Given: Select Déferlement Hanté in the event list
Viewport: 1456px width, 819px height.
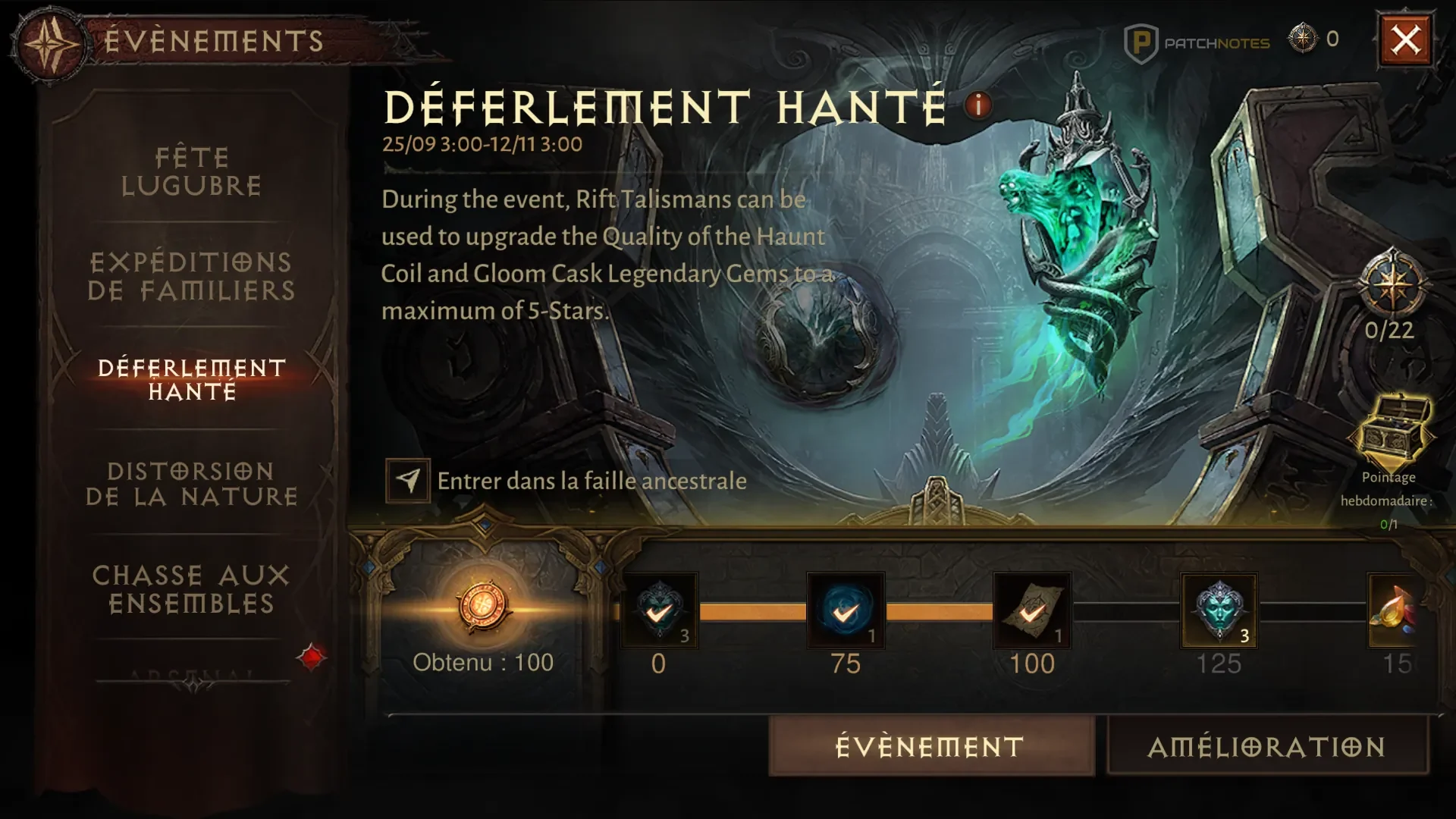Looking at the screenshot, I should click(192, 379).
